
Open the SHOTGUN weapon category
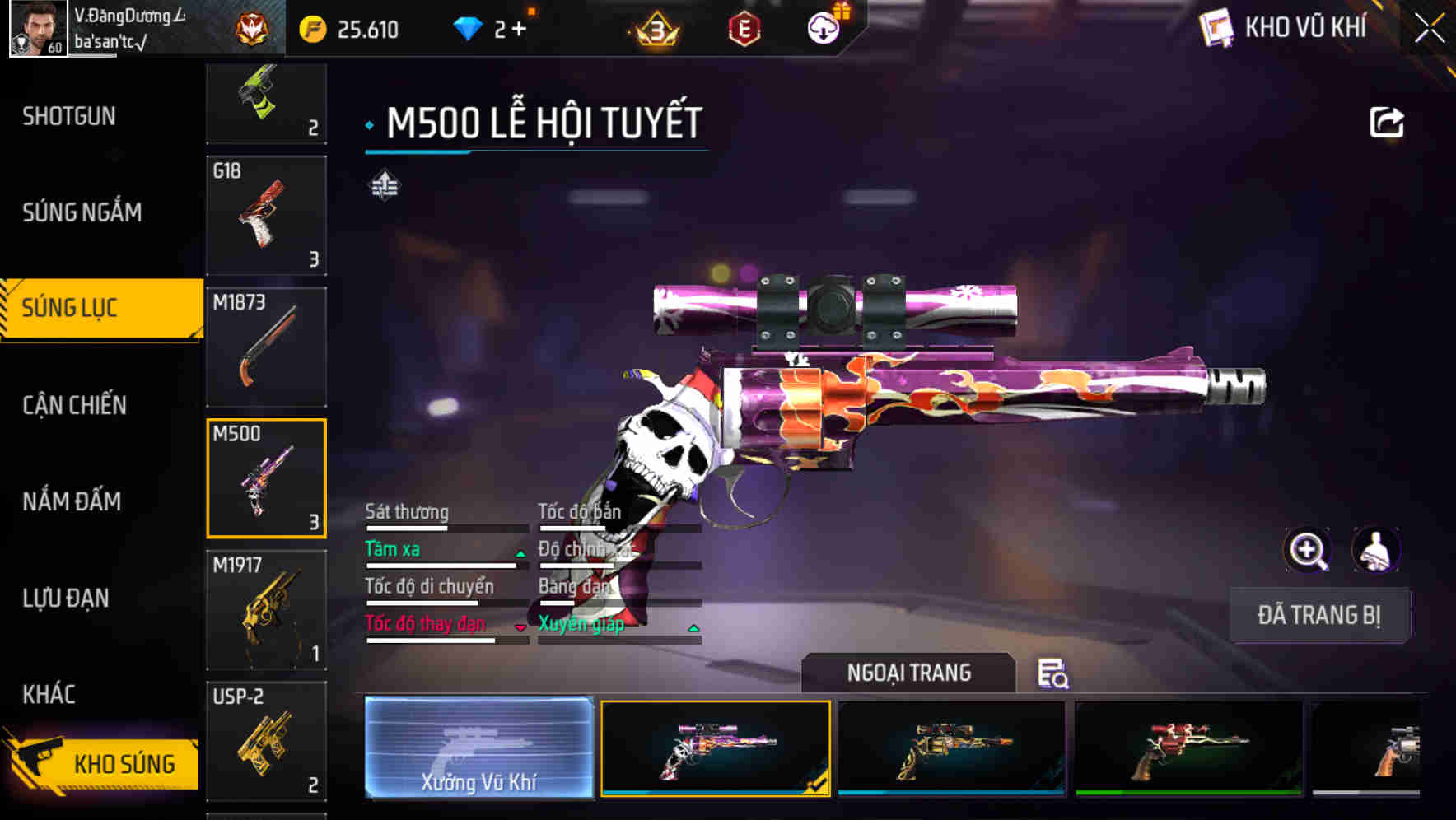point(68,116)
